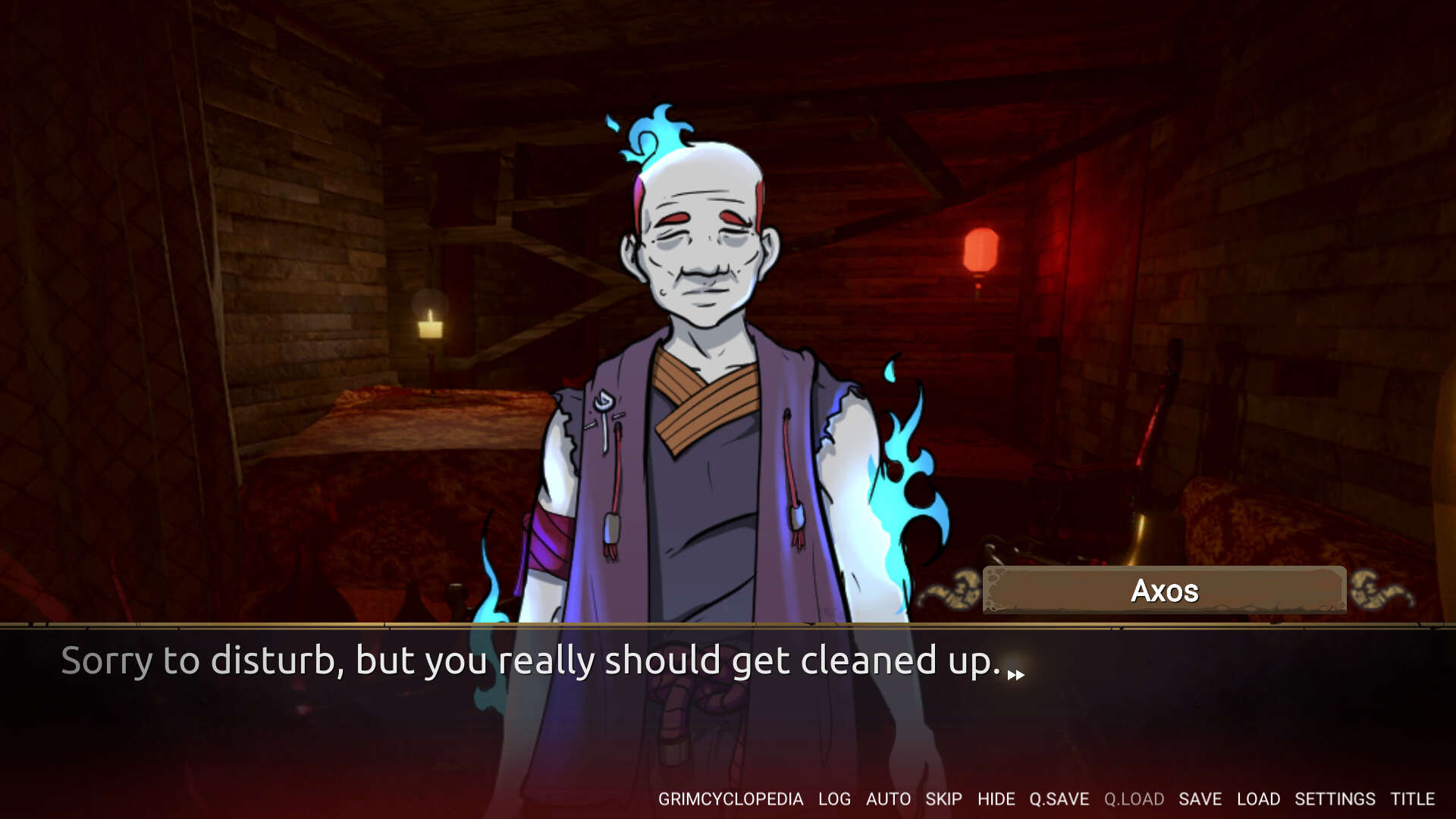Perform a Q.SAVE quick save
1456x819 pixels.
coord(1060,799)
